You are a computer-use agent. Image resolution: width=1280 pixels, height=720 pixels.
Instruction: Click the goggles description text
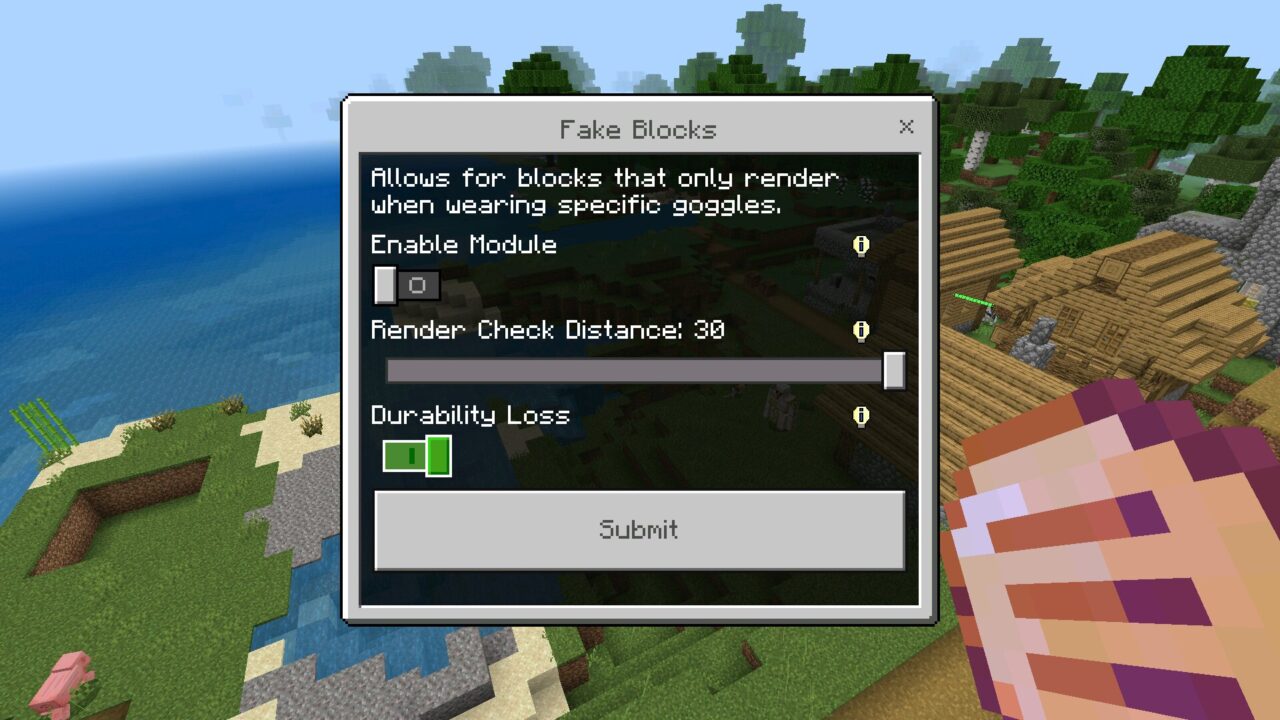[604, 191]
